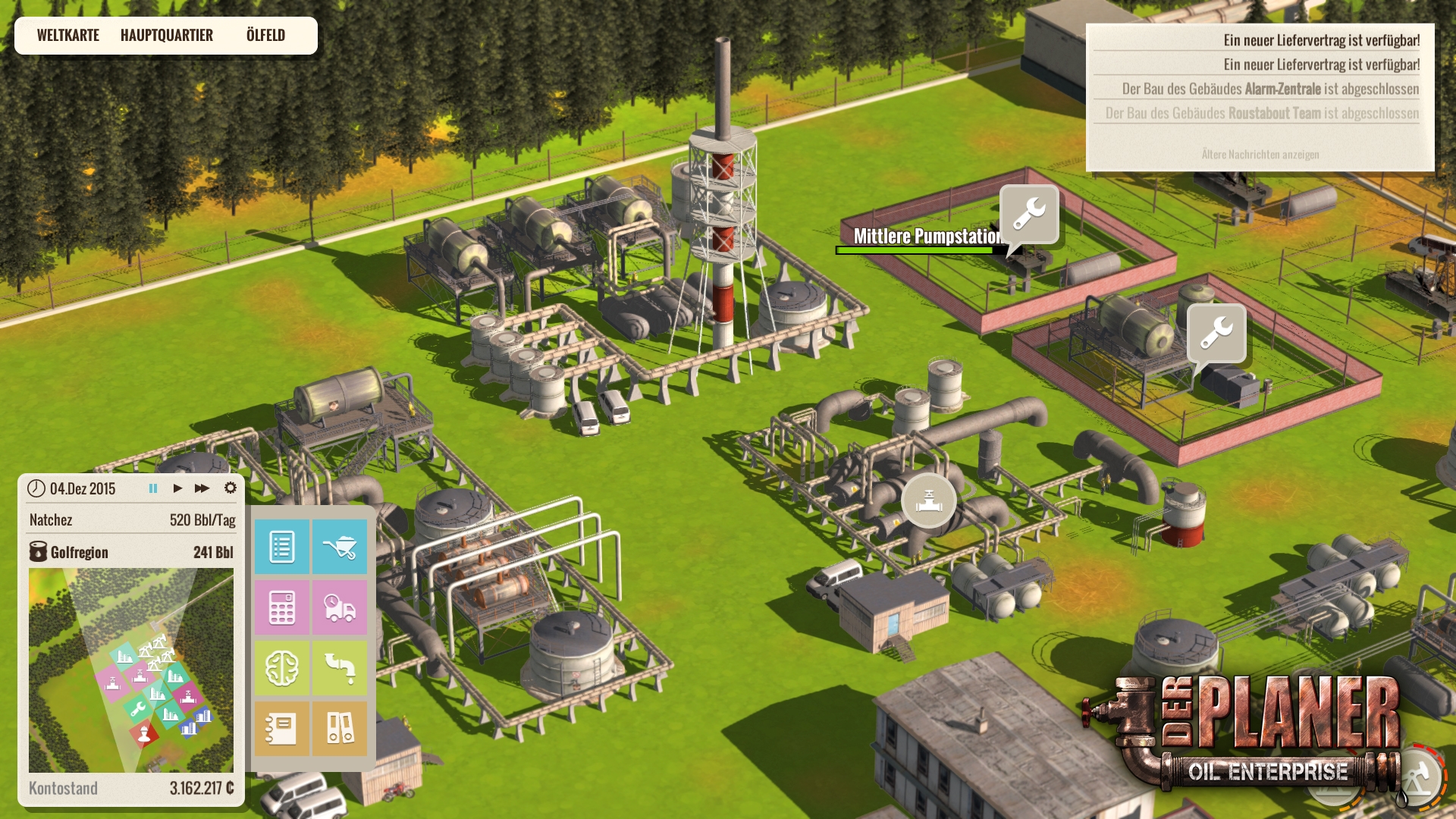The width and height of the screenshot is (1456, 819).
Task: Select the Ölfeld tab
Action: pyautogui.click(x=265, y=36)
